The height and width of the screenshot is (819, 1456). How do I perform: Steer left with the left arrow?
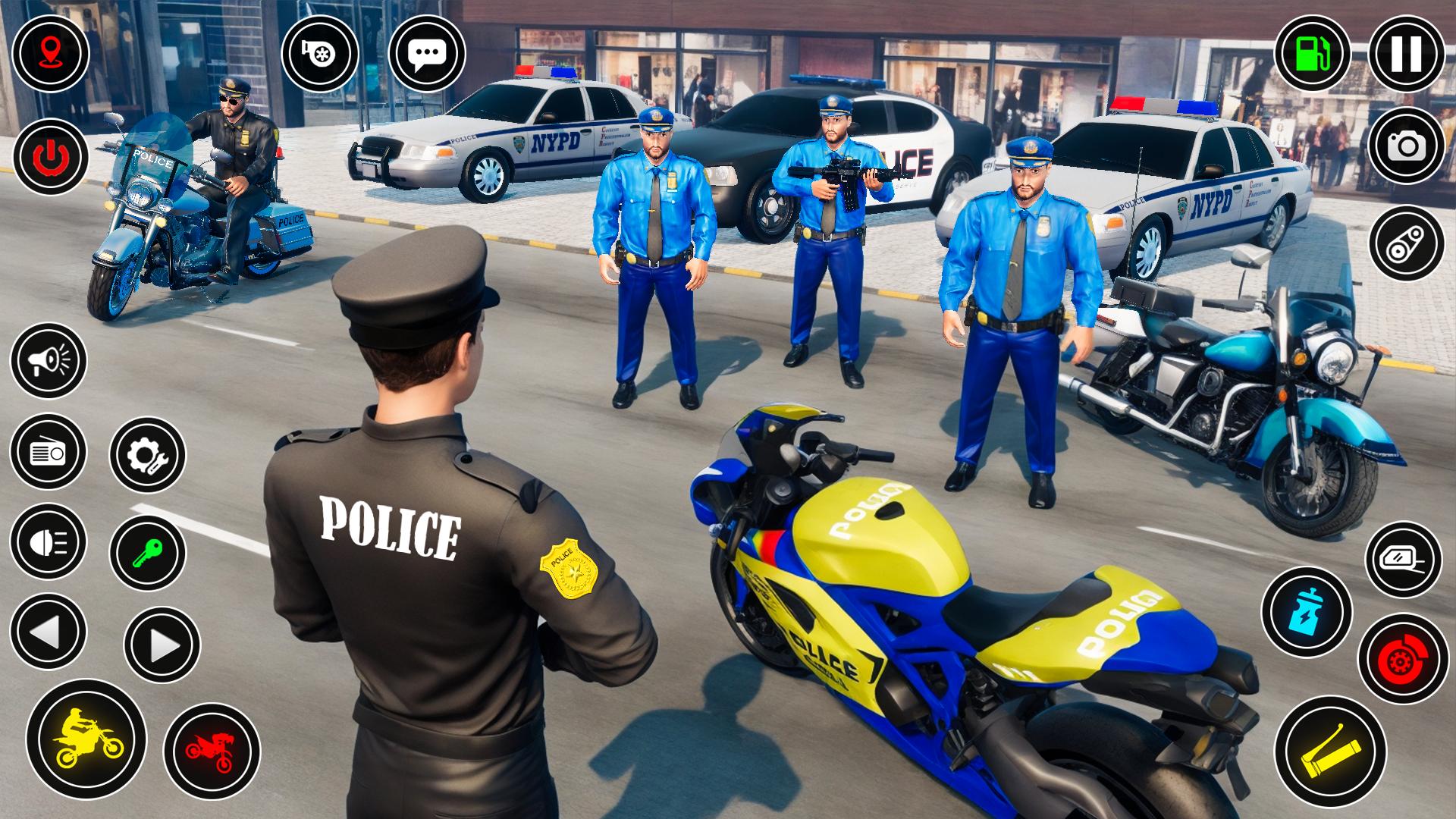click(49, 632)
